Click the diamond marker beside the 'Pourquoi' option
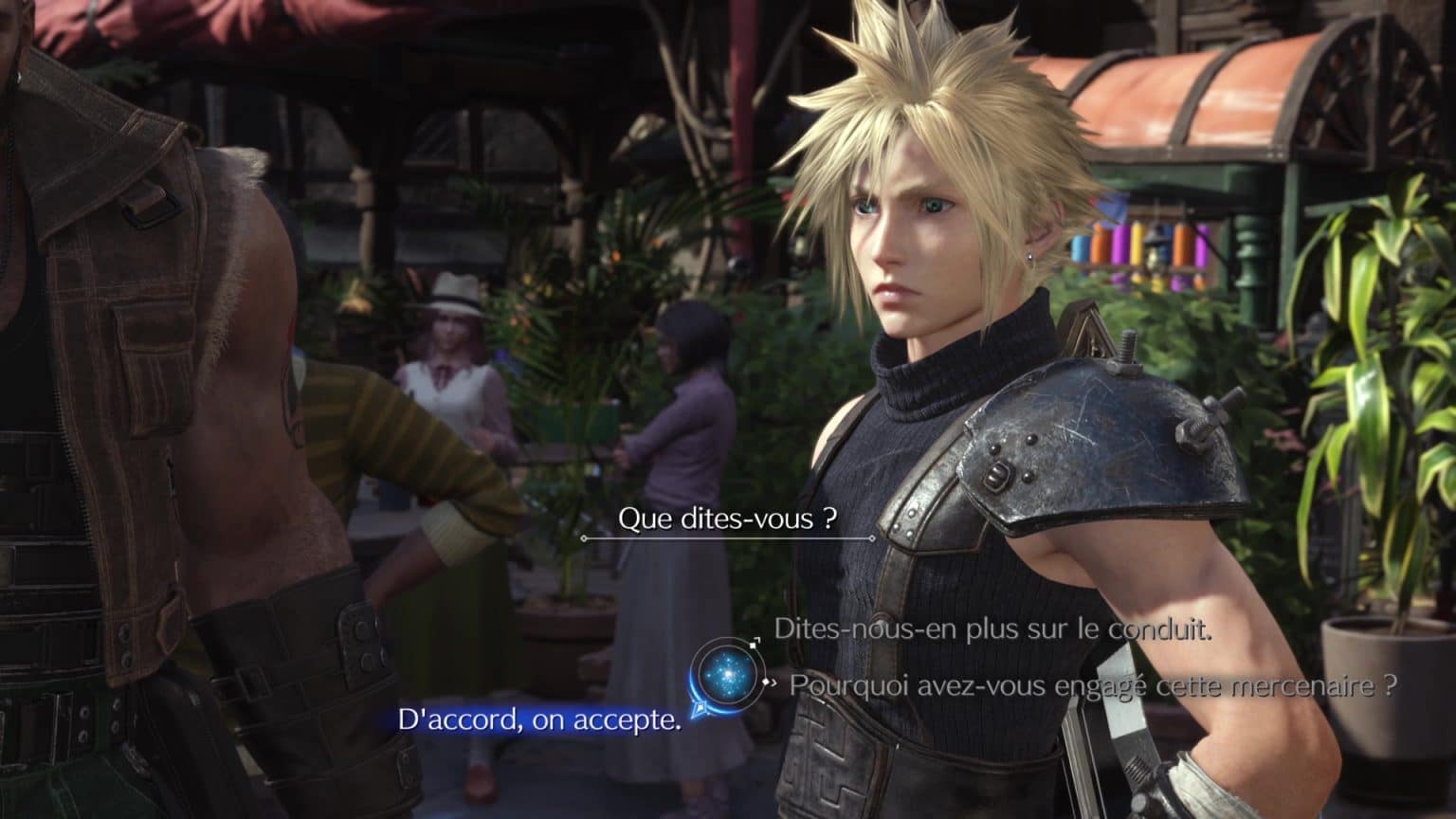The image size is (1456, 819). [765, 682]
